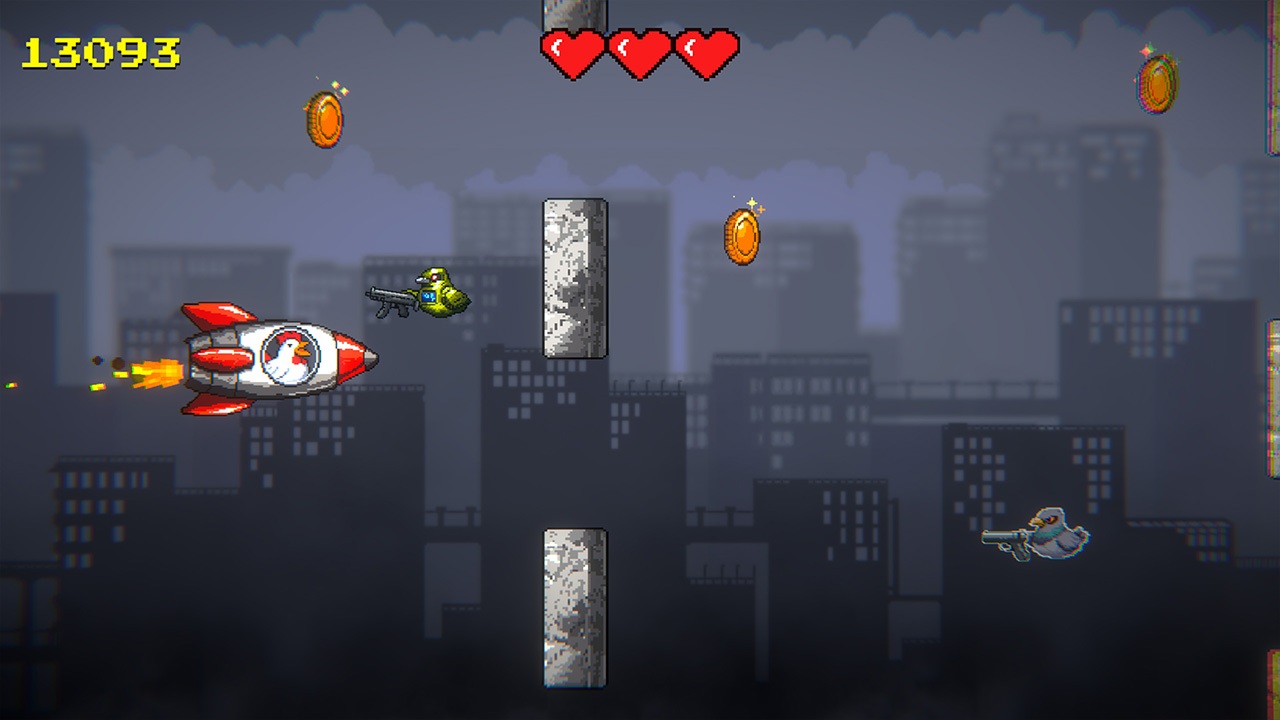Image resolution: width=1280 pixels, height=720 pixels.
Task: Click the chicken portrait on the rocket
Action: point(290,358)
